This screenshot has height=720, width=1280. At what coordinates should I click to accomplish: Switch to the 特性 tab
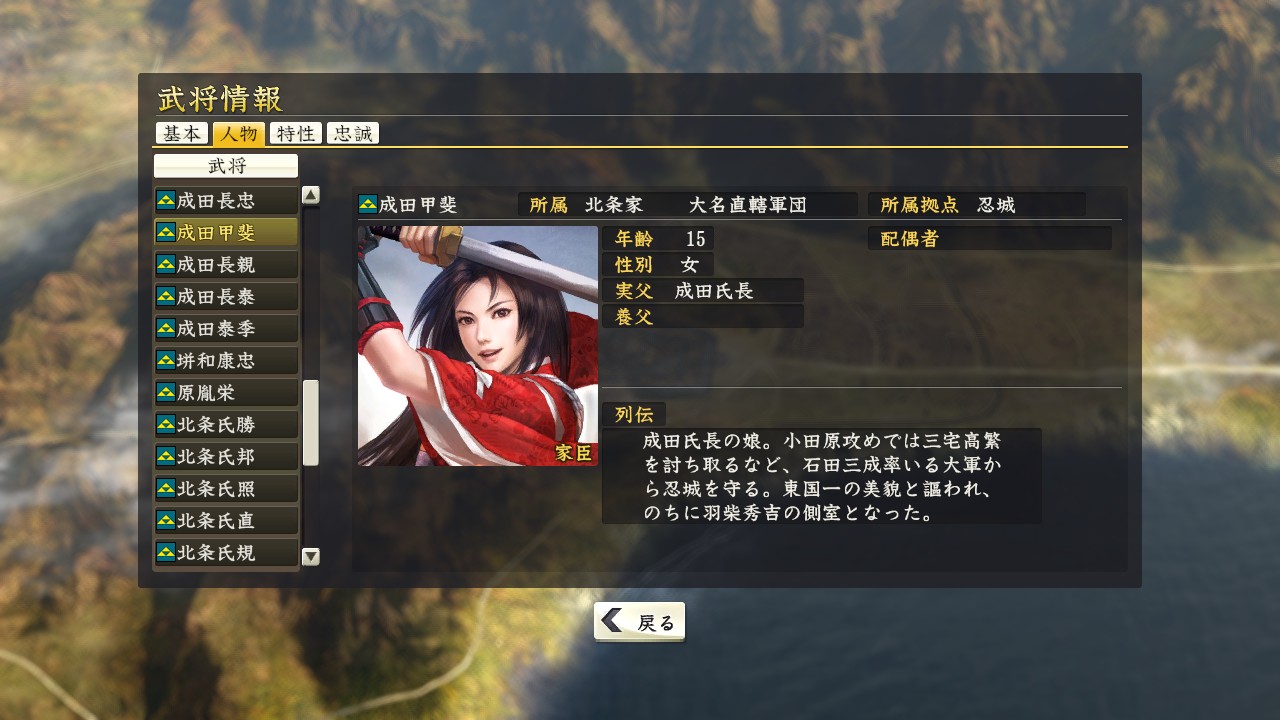pyautogui.click(x=295, y=133)
